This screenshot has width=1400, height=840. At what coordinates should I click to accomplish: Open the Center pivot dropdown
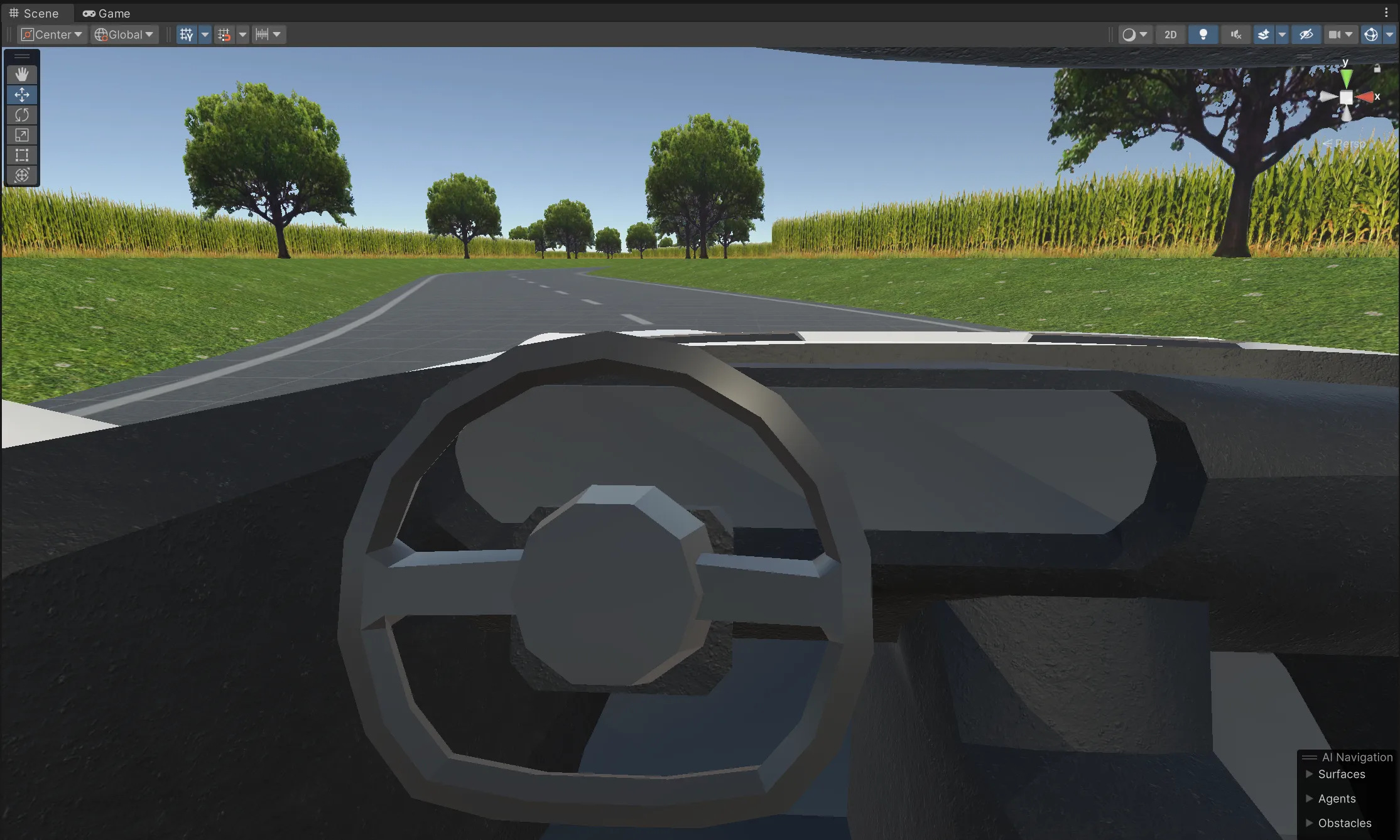coord(52,35)
